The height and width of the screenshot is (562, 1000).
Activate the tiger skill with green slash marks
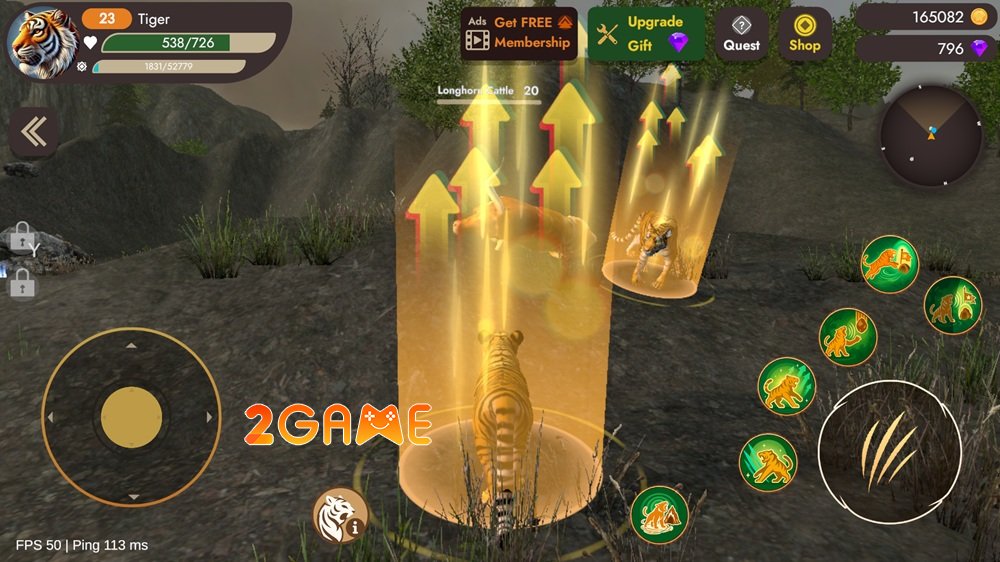[x=768, y=463]
